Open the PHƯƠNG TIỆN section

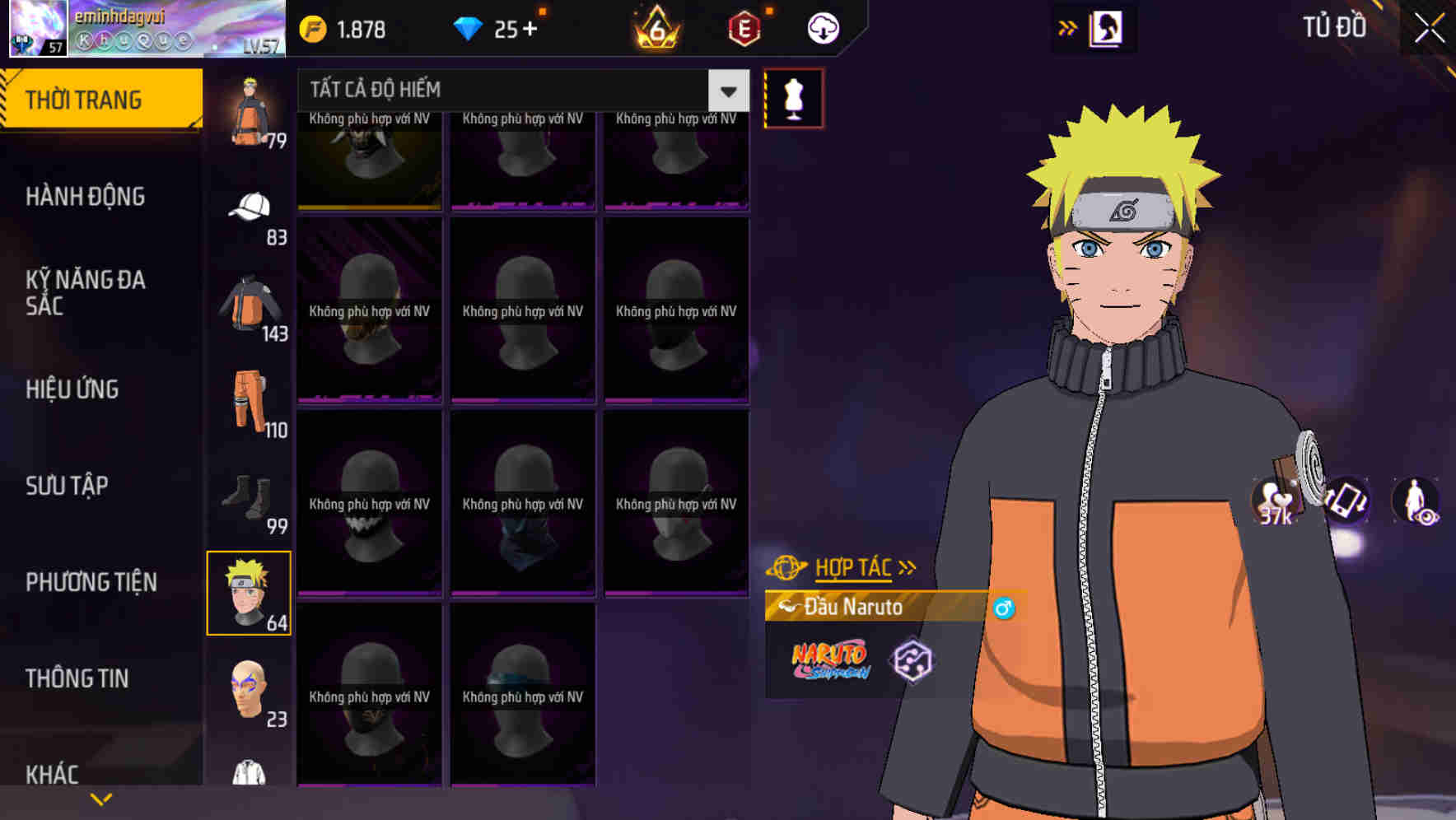point(91,581)
